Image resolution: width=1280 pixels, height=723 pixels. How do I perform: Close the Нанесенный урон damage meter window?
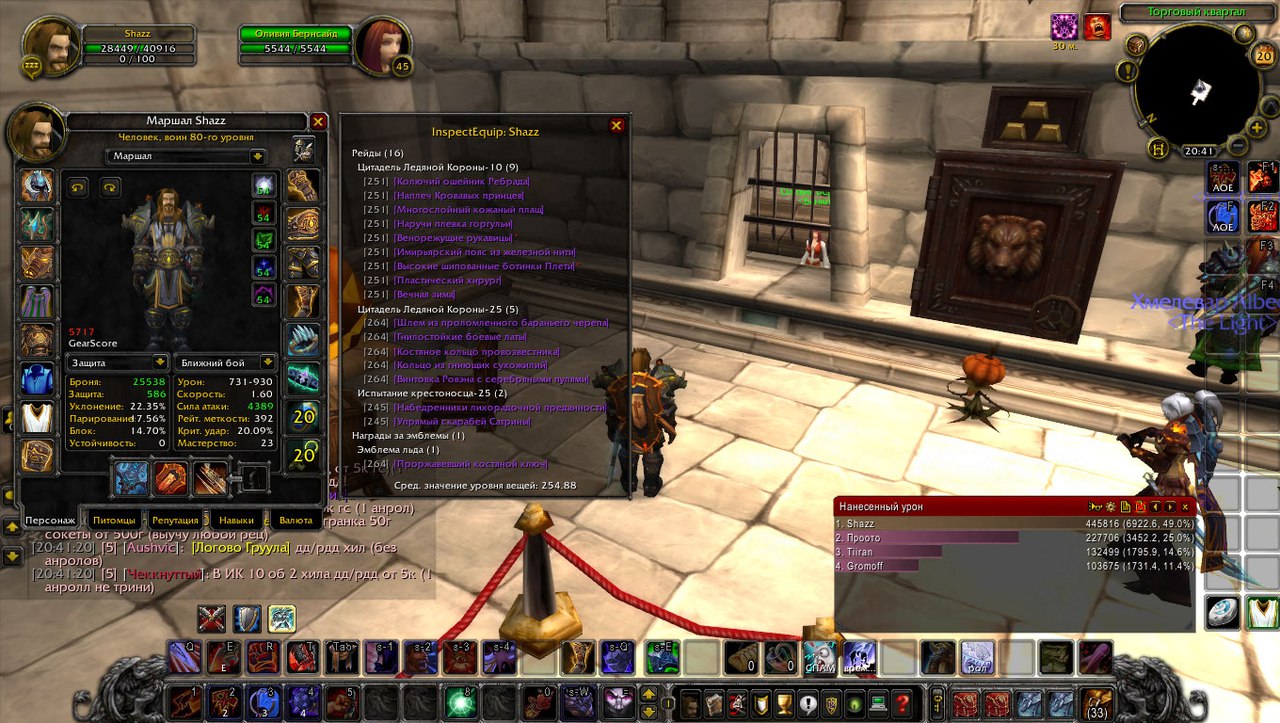click(1186, 507)
